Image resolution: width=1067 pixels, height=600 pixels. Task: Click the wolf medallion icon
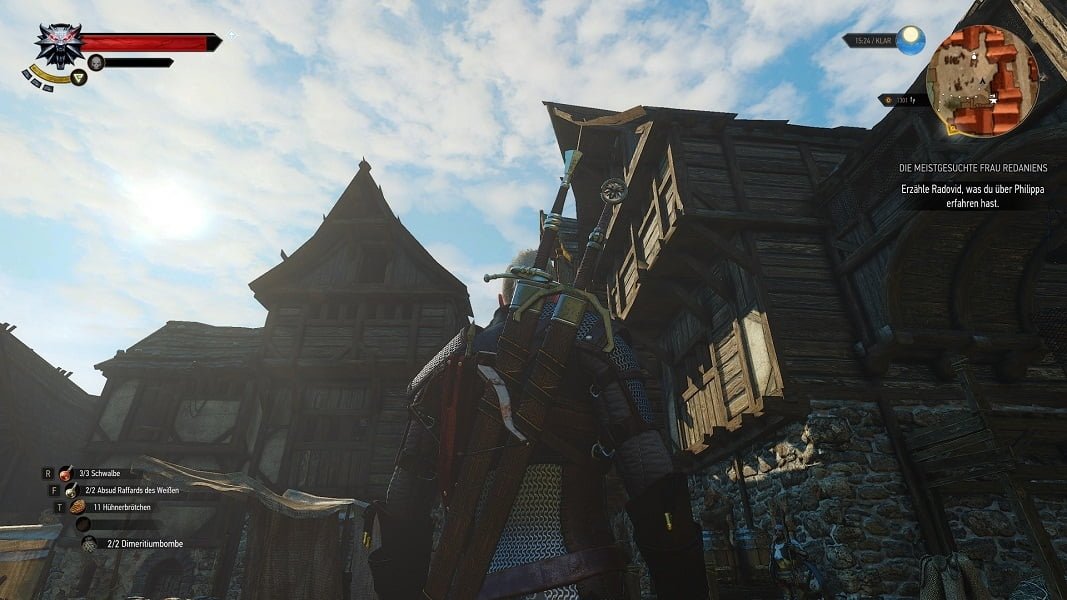(58, 44)
